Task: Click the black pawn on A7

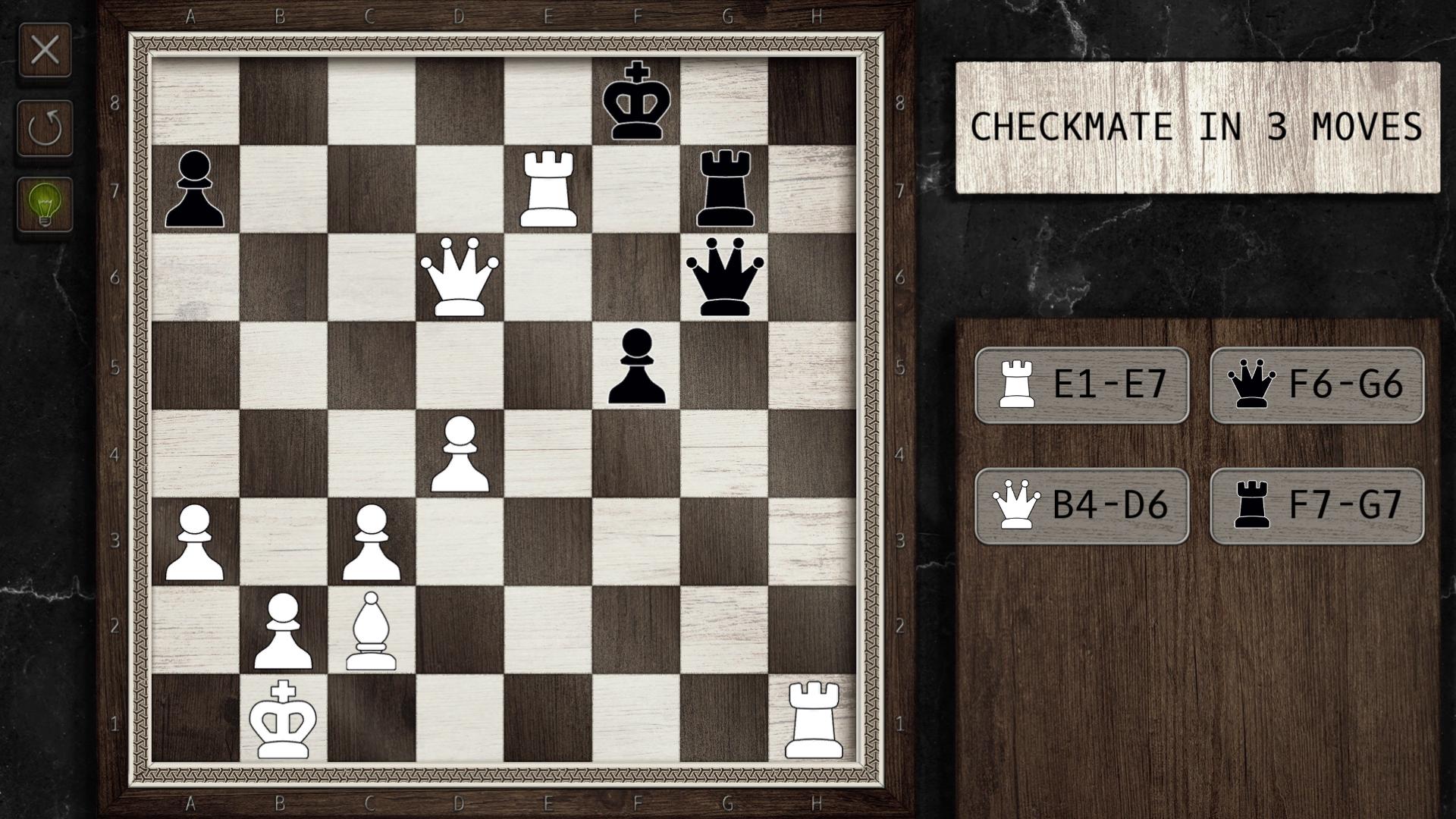Action: (193, 191)
